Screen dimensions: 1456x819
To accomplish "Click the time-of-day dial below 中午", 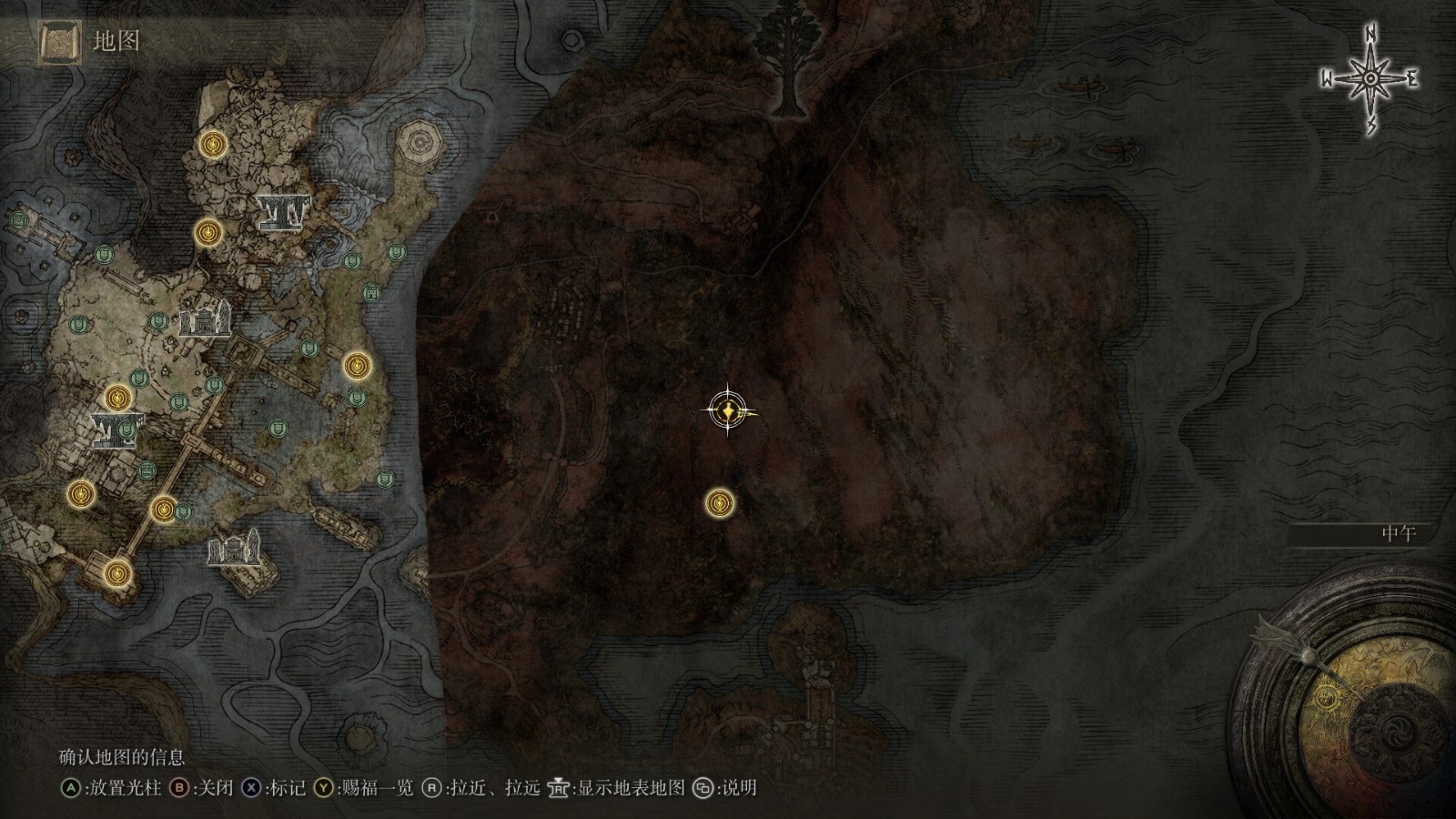I will point(1349,692).
